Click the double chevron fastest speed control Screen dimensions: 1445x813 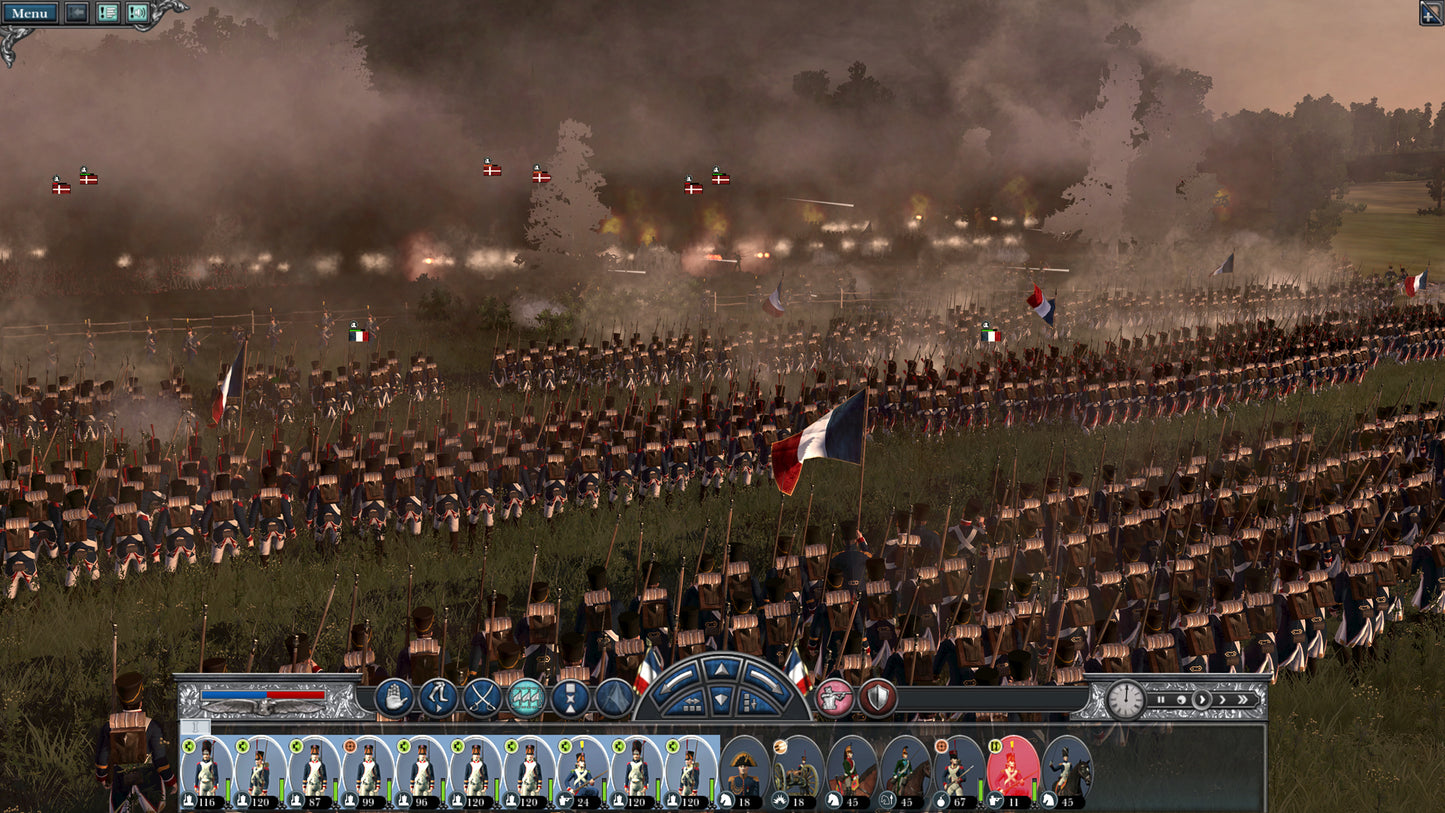tap(1243, 699)
